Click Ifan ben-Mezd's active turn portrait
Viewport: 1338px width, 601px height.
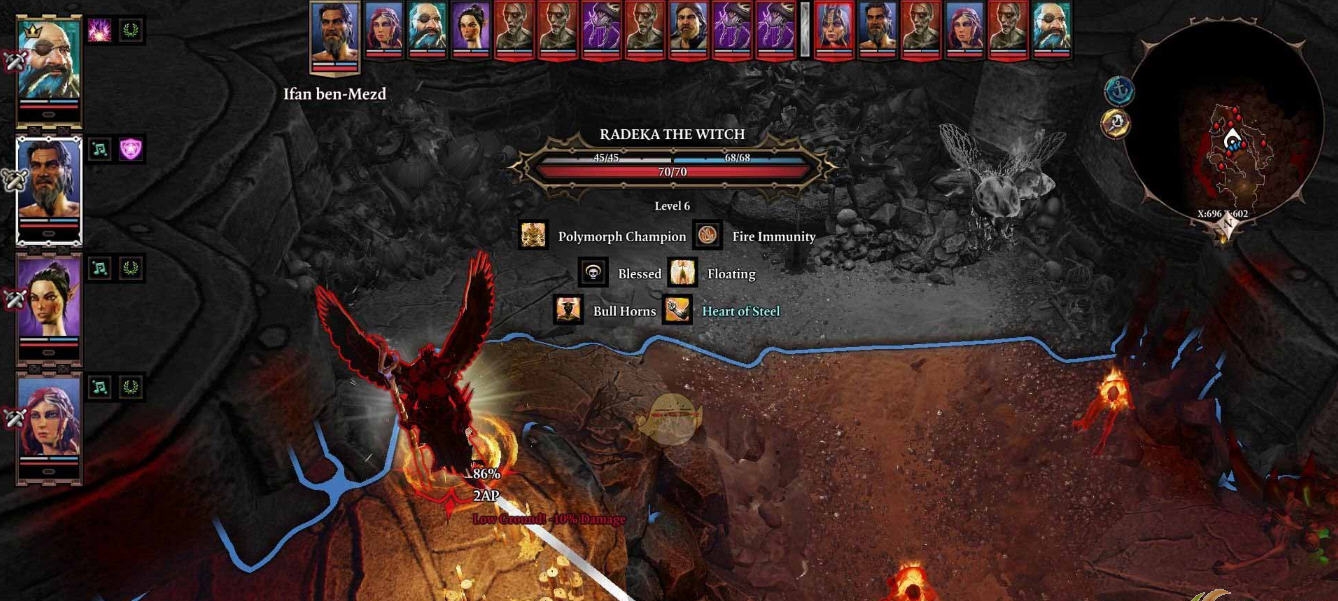[335, 35]
